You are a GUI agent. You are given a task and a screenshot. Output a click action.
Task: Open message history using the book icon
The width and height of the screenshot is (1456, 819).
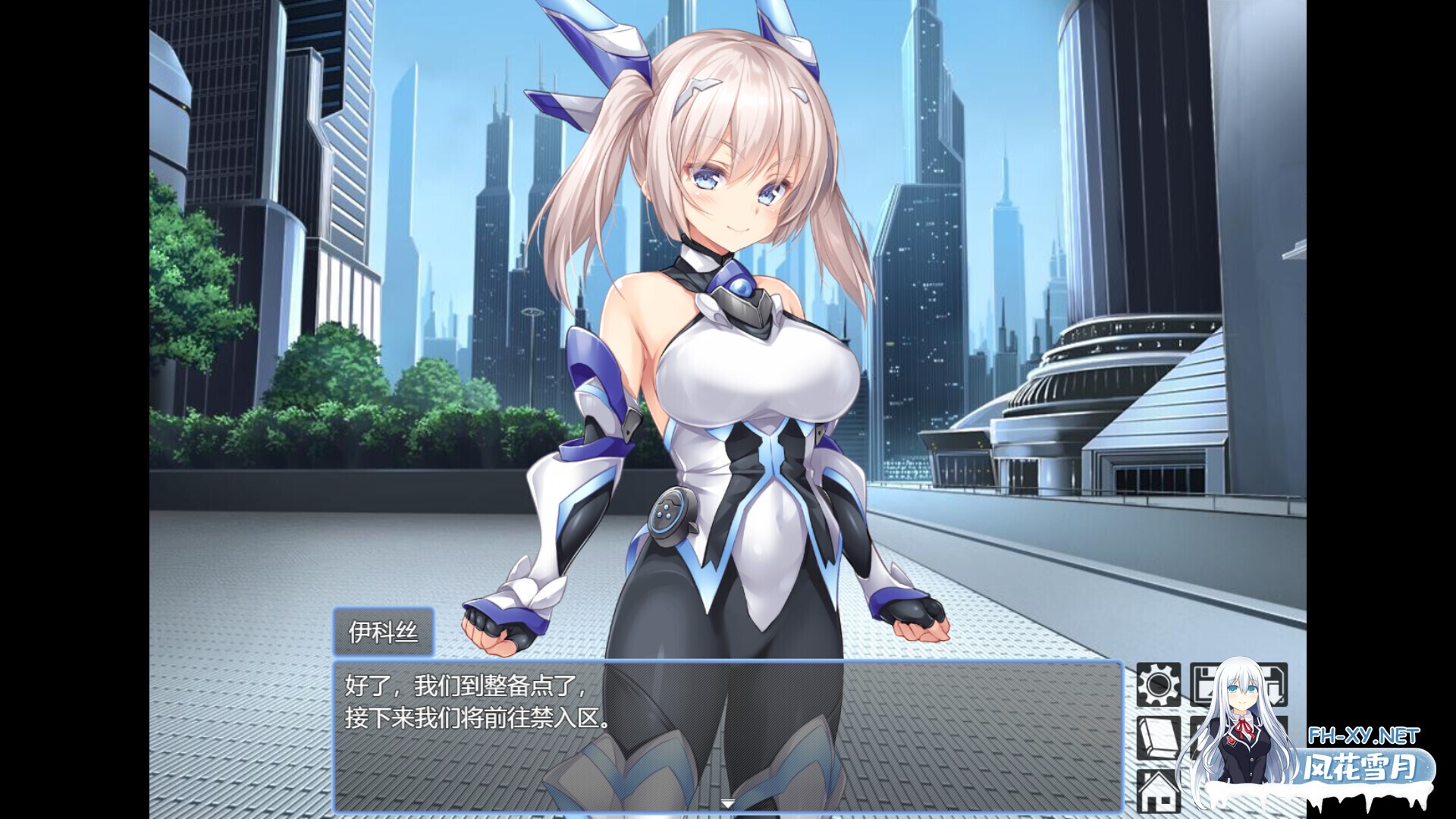[x=1158, y=739]
